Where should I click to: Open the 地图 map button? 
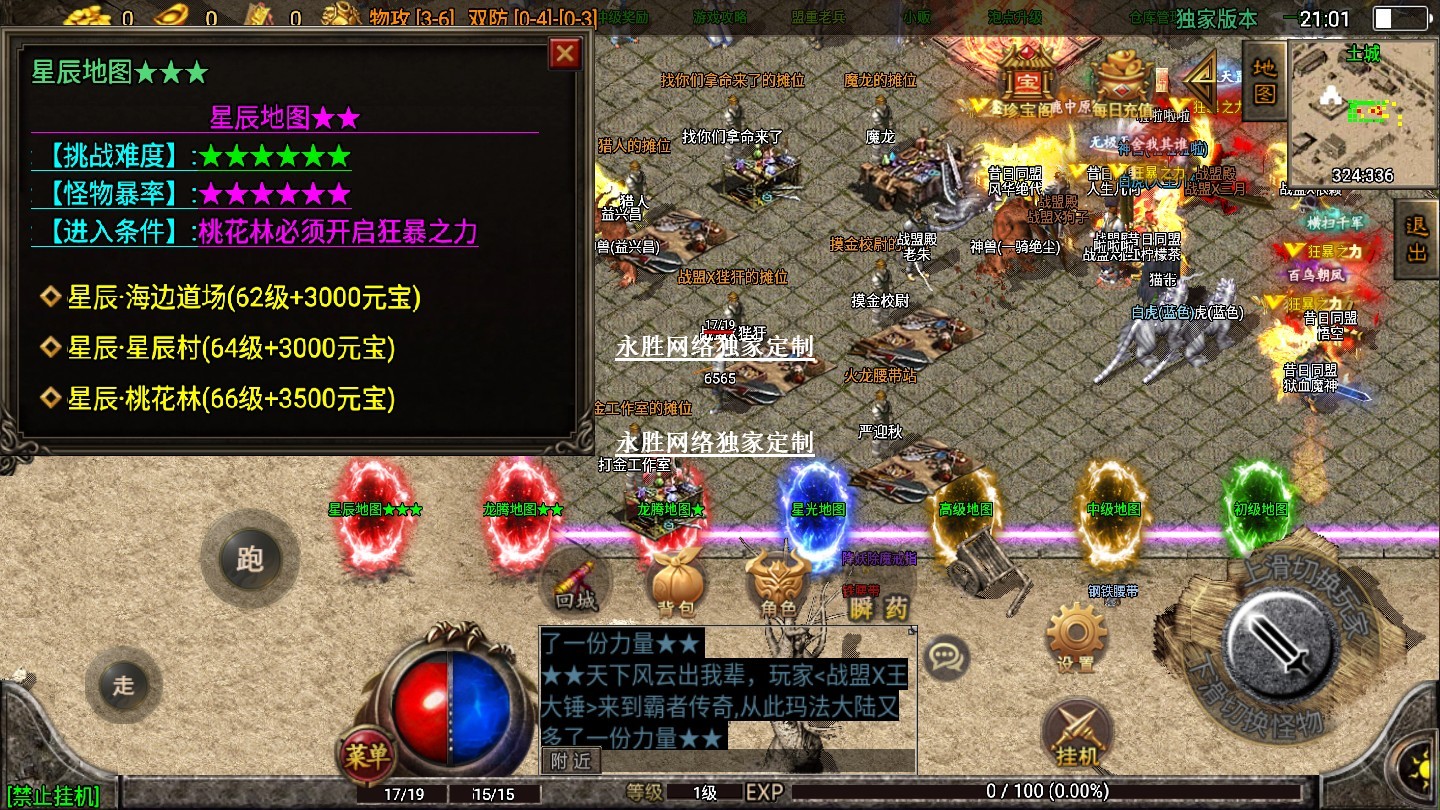point(1264,80)
